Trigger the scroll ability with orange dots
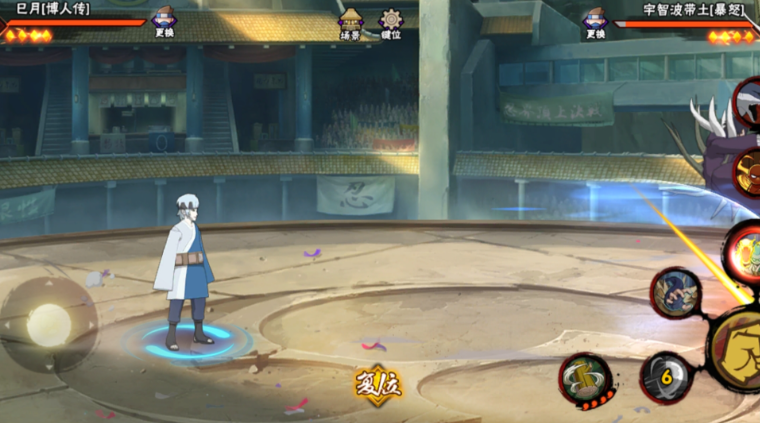The width and height of the screenshot is (760, 423). coord(585,379)
